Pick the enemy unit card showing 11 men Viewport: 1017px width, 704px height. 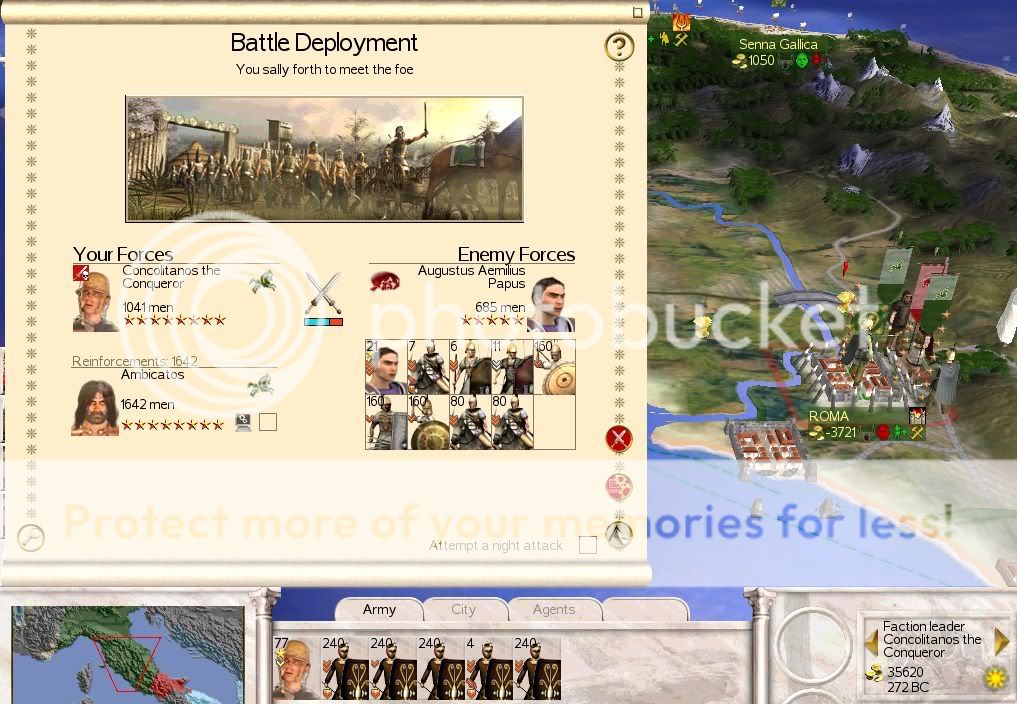[x=512, y=367]
